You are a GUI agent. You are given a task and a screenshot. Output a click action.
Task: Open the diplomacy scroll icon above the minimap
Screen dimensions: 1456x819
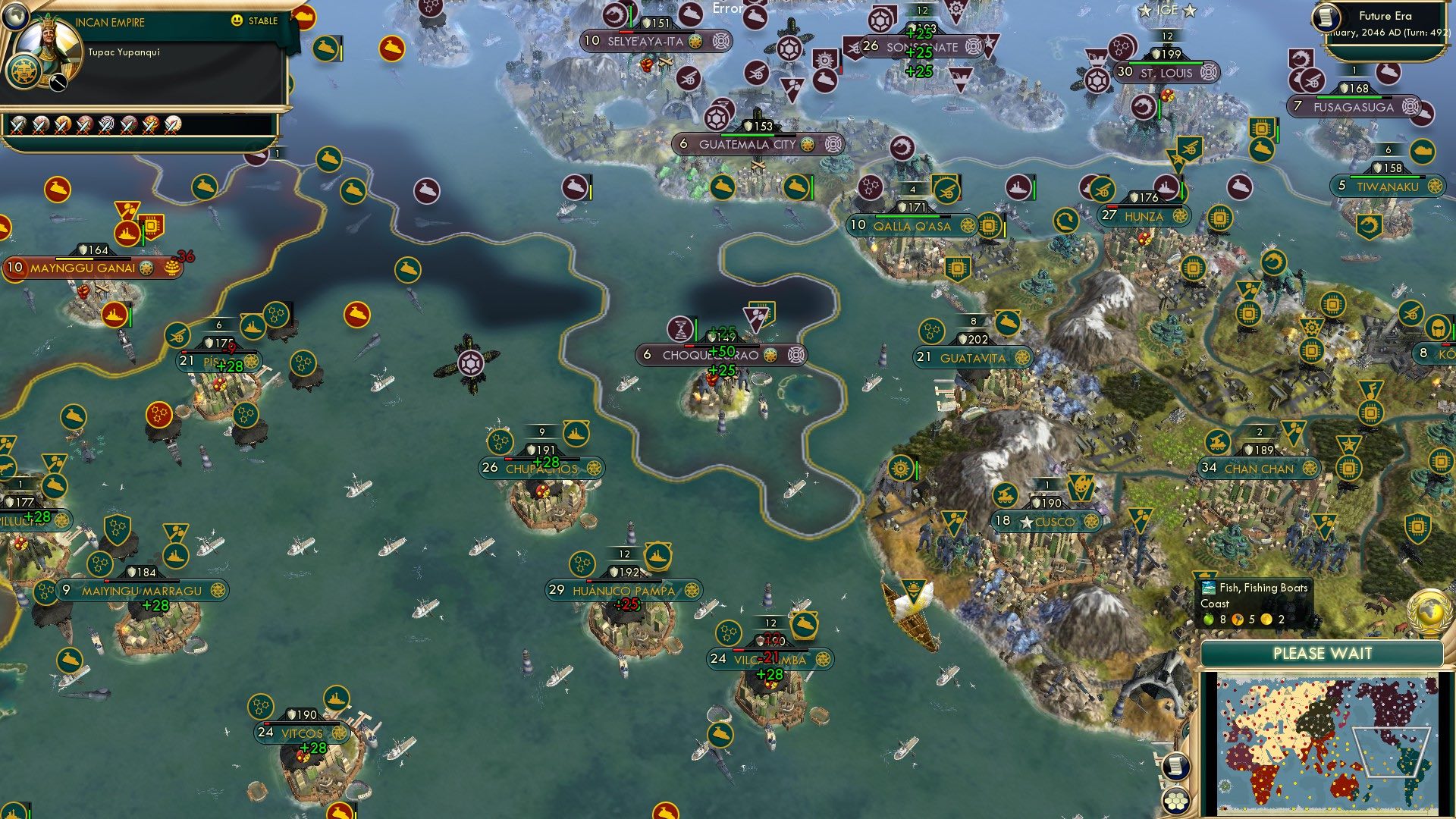click(x=1175, y=767)
